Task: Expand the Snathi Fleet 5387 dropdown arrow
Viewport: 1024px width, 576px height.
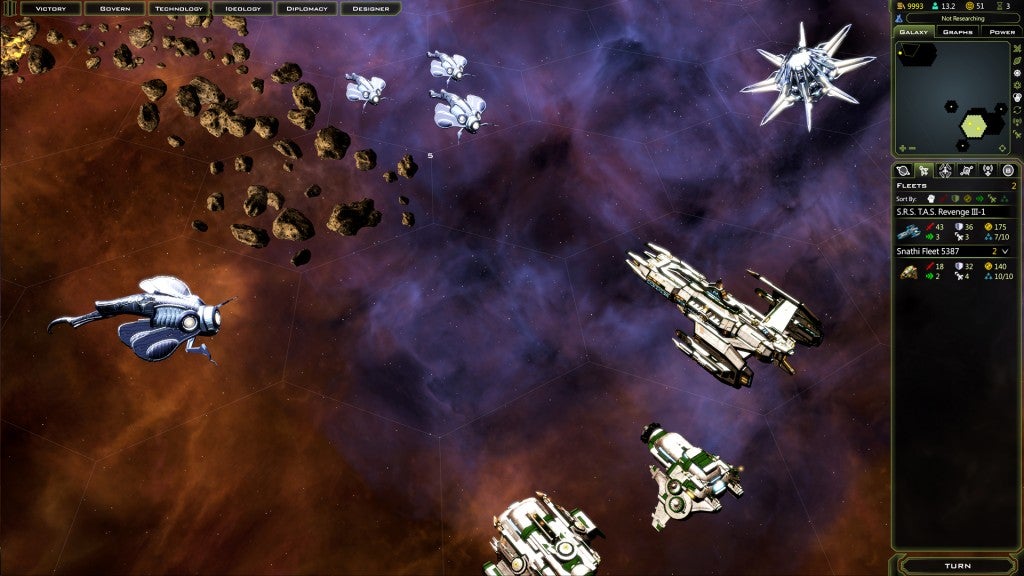Action: click(x=1005, y=252)
